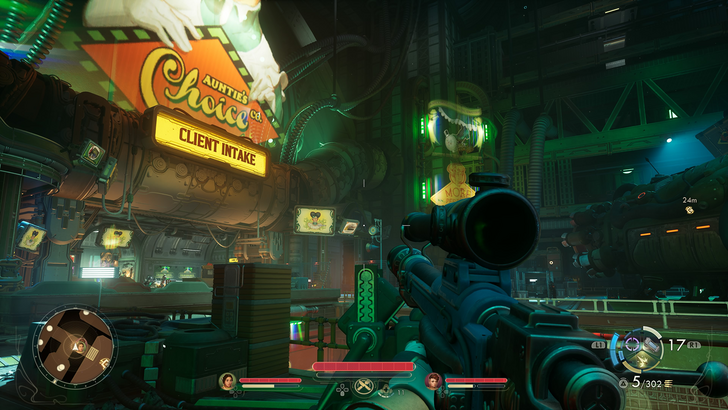
Task: Select the left companion portrait
Action: coord(227,380)
